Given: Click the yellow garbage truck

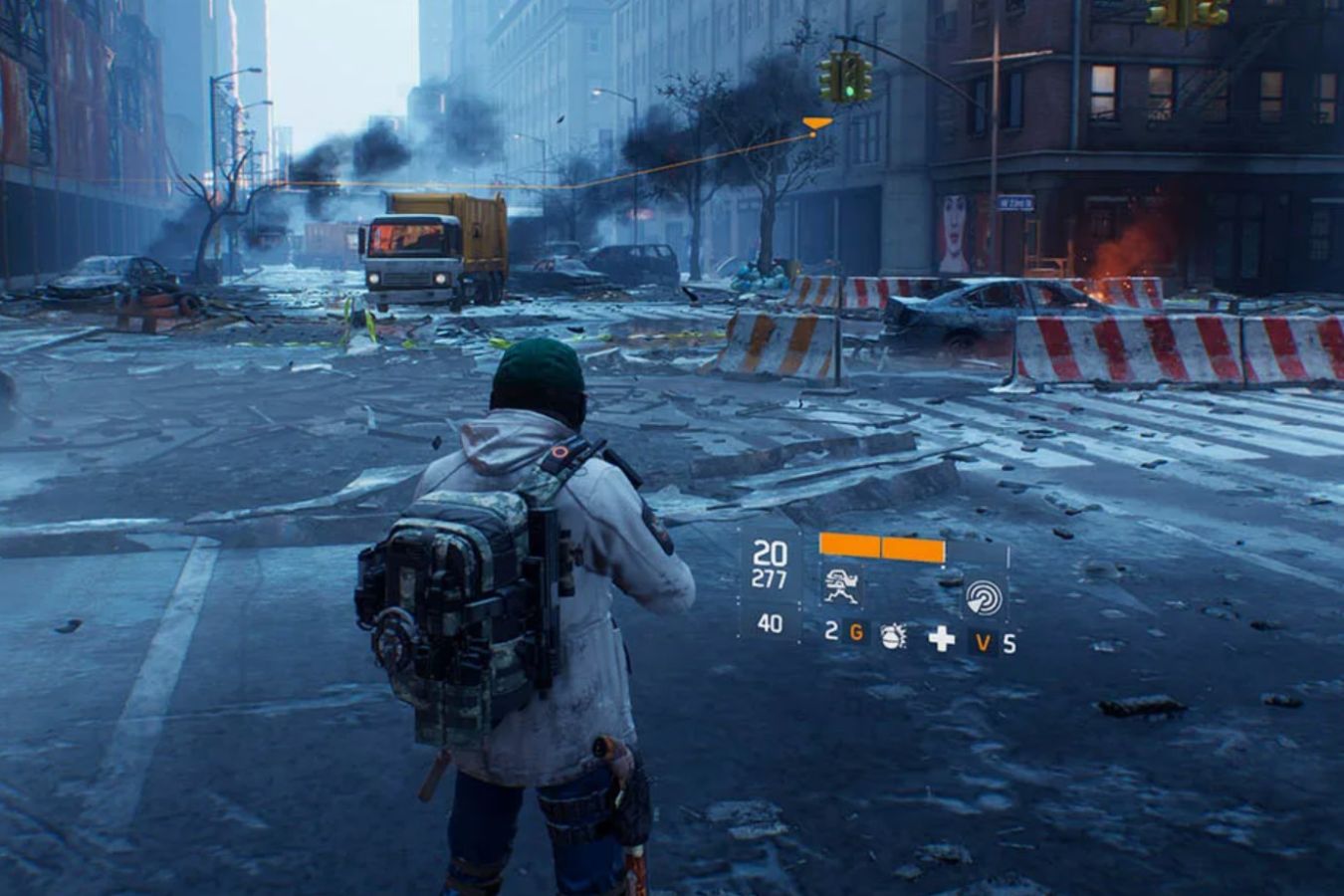Looking at the screenshot, I should tap(428, 249).
